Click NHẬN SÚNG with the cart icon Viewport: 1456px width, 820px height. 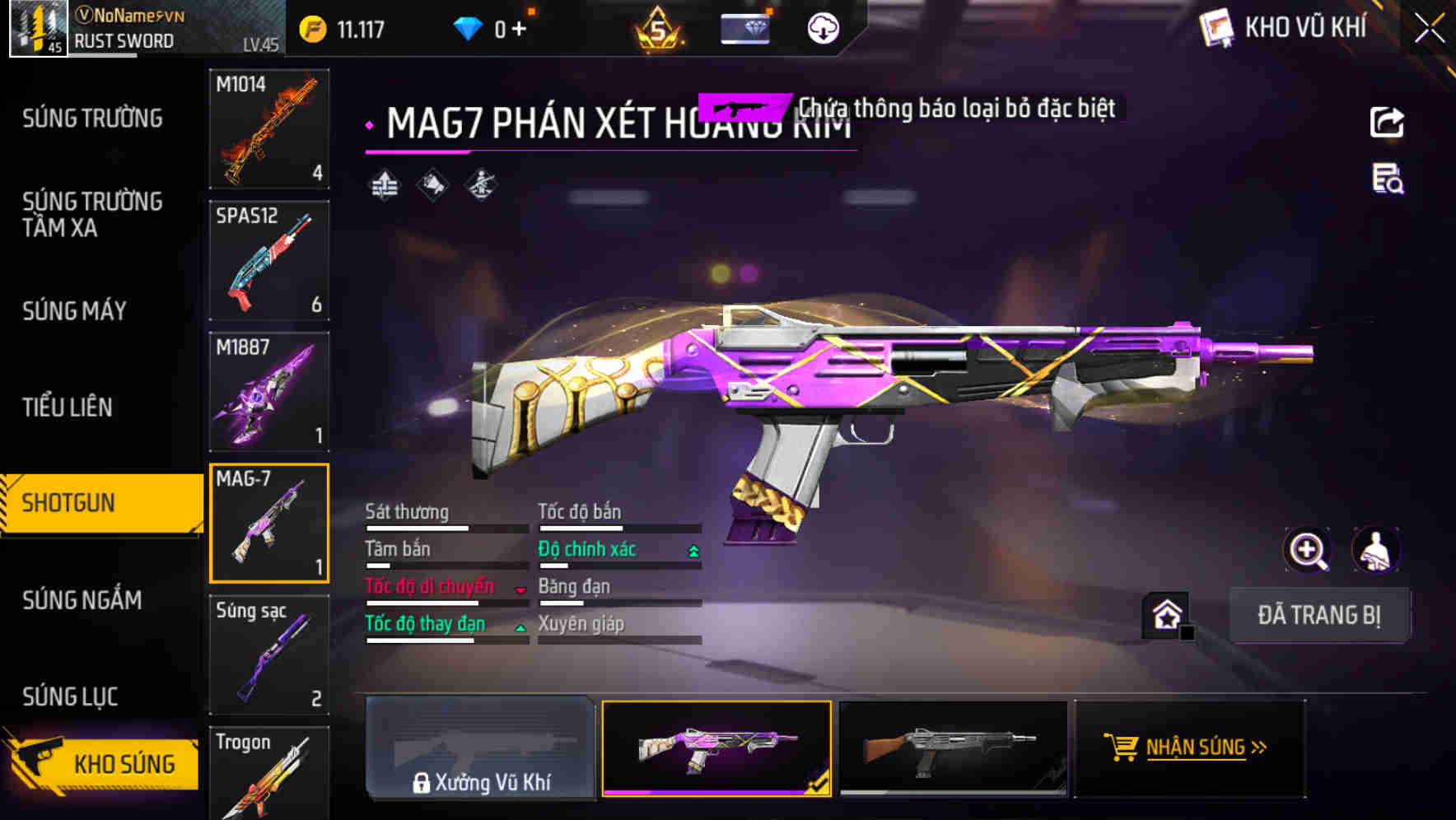1196,748
